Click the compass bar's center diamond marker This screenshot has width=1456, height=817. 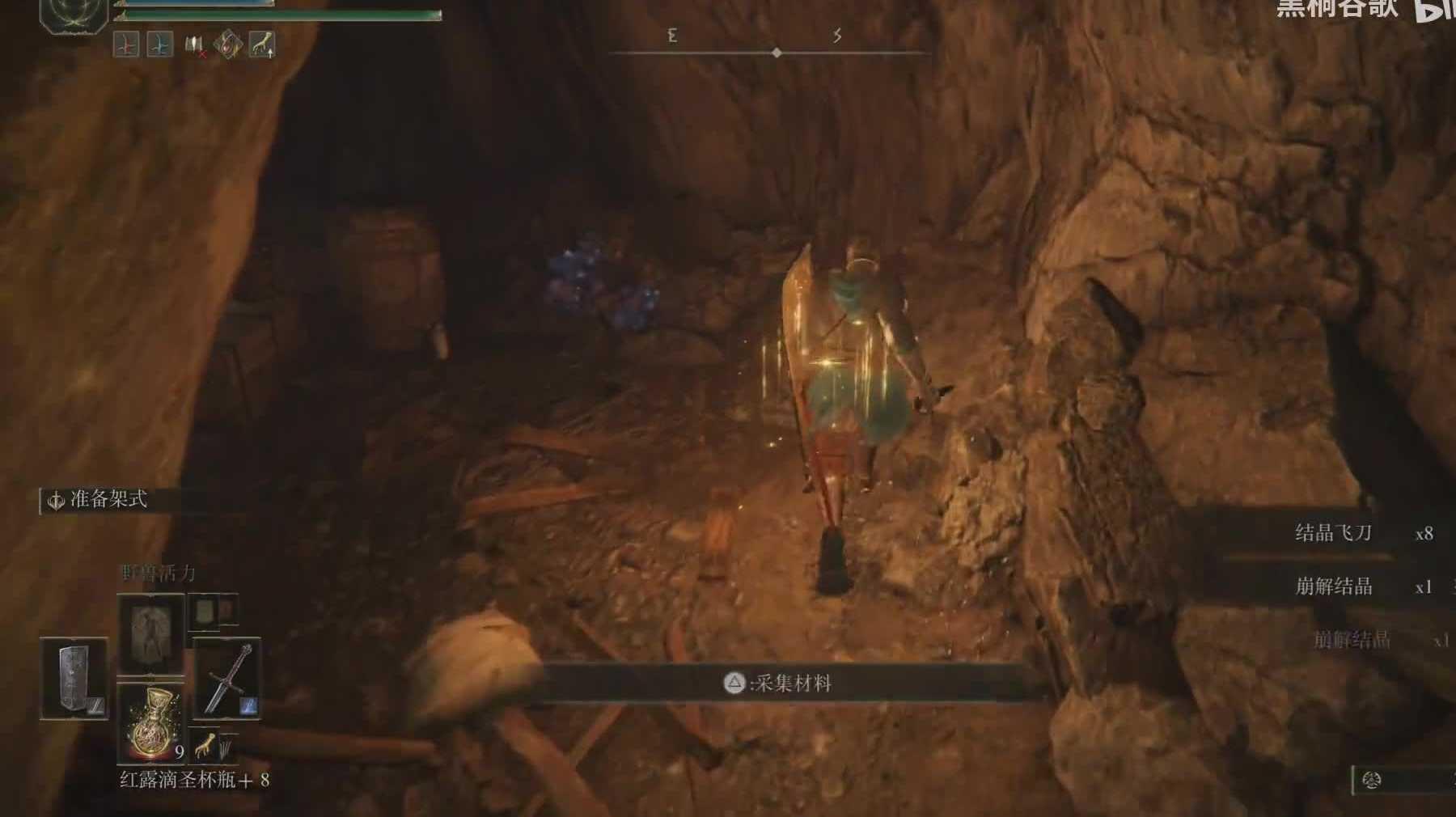(x=777, y=53)
